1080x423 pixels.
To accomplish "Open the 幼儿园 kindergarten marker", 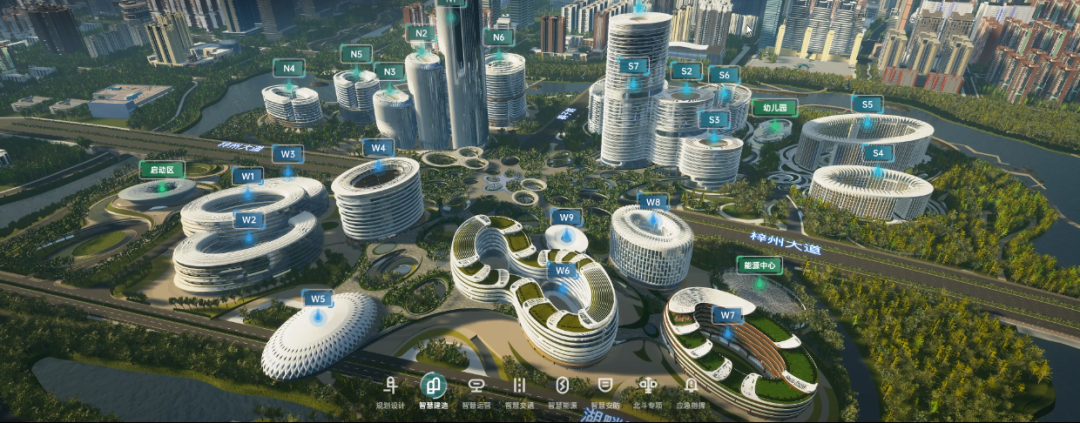I will click(x=774, y=107).
